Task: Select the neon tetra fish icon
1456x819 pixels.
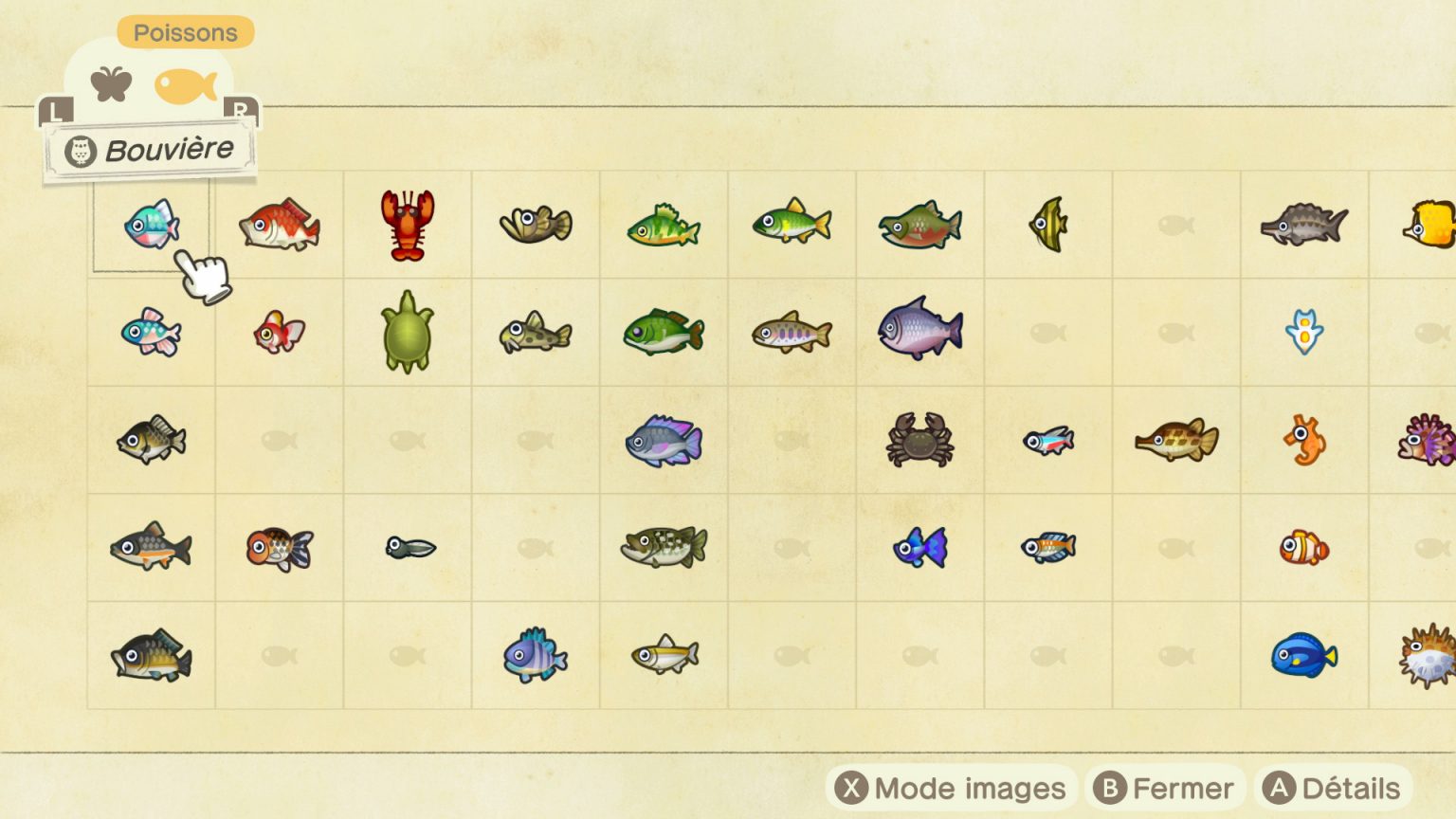Action: pyautogui.click(x=1049, y=442)
